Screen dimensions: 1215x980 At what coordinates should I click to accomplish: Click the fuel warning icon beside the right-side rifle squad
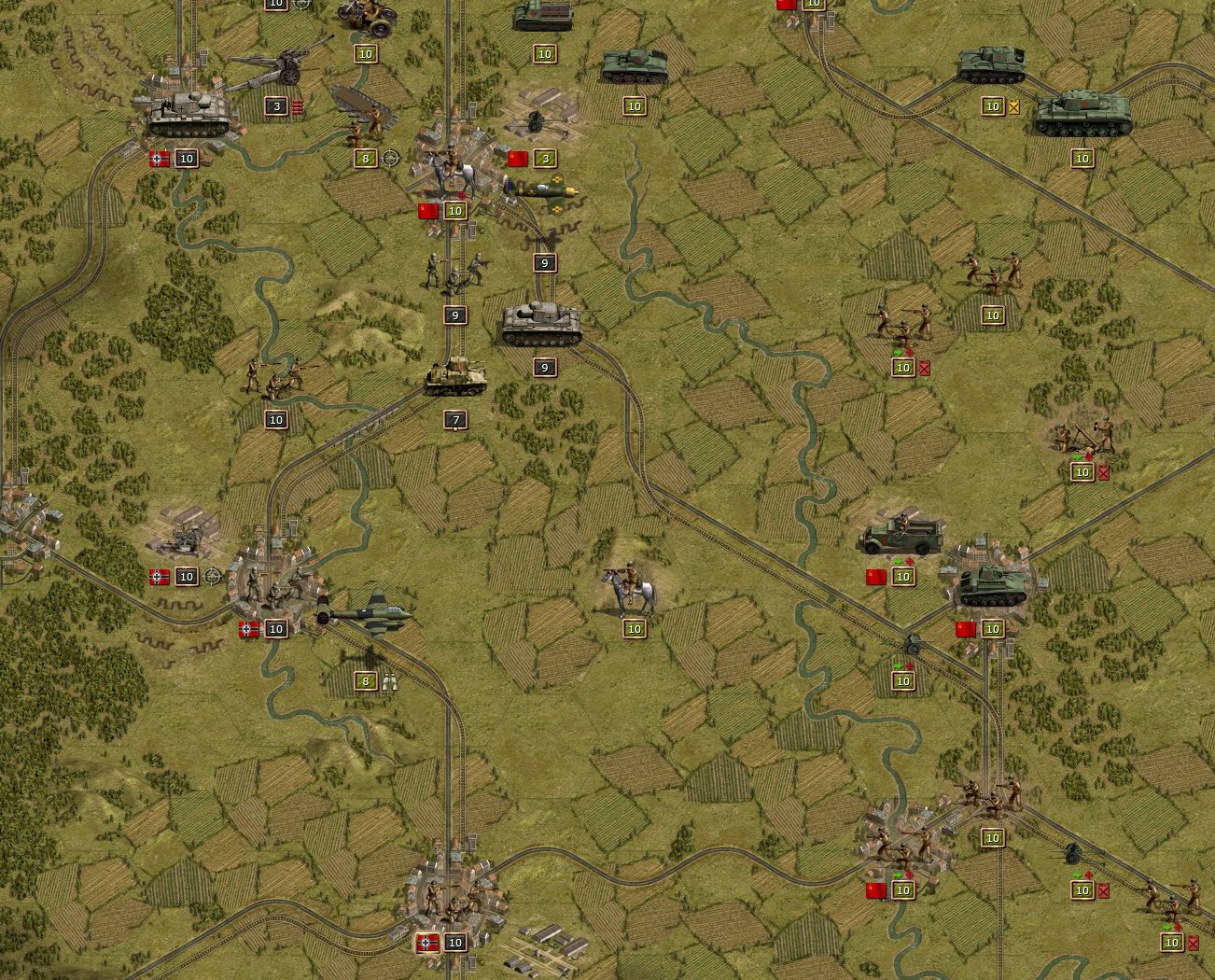(x=923, y=368)
